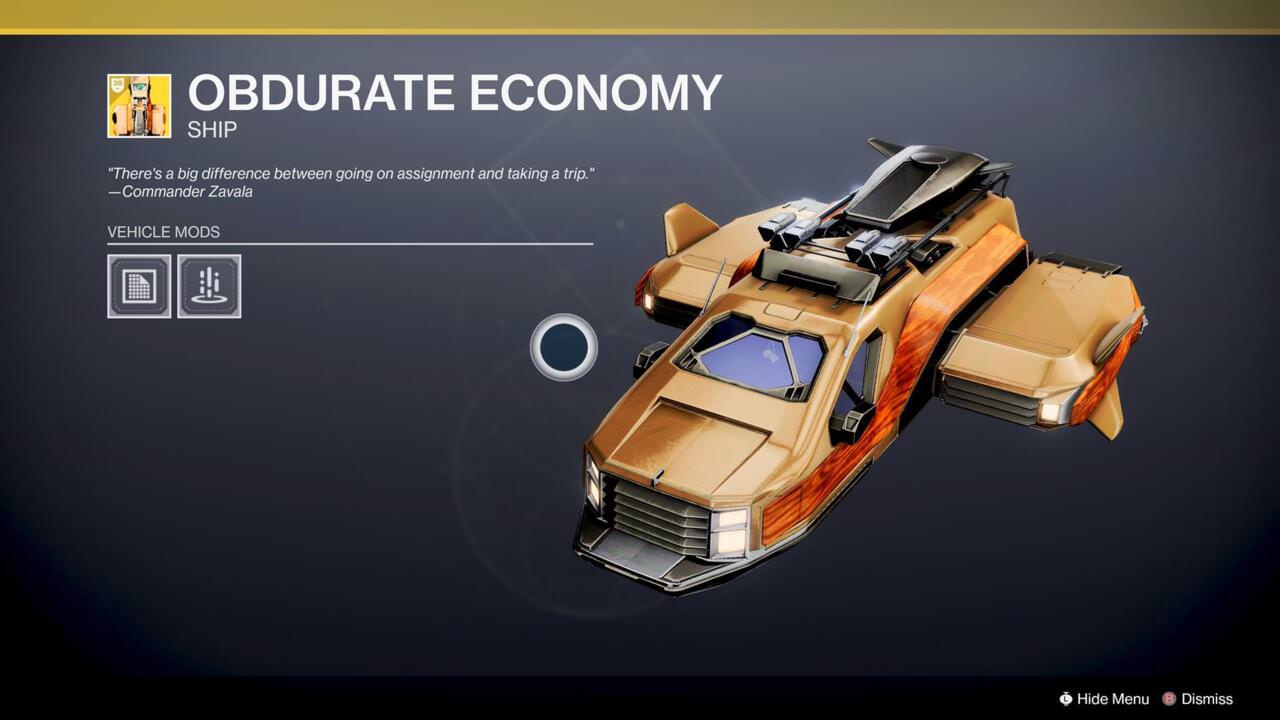The width and height of the screenshot is (1280, 720).
Task: Click the landing beam transmat icon
Action: (x=209, y=286)
